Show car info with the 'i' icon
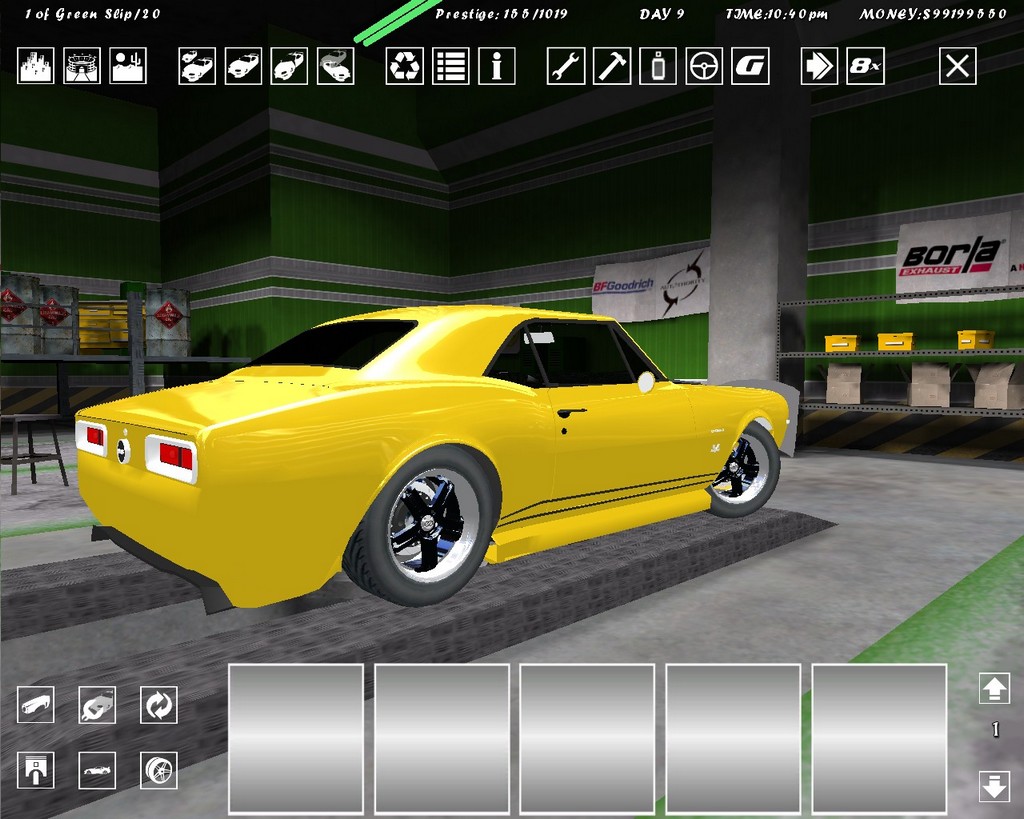Screen dimensions: 1024x819 click(x=497, y=67)
